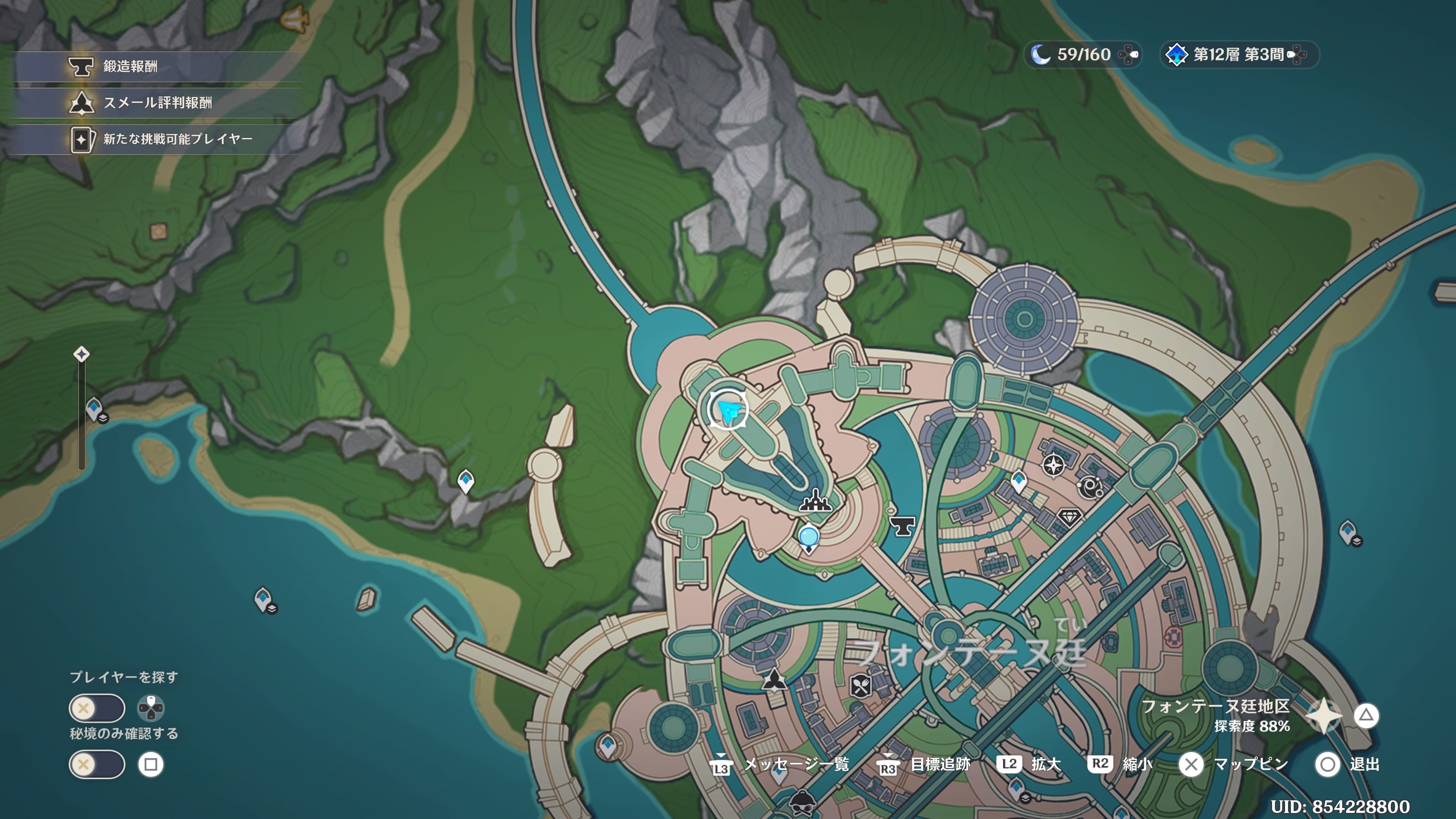The width and height of the screenshot is (1456, 819).
Task: Toggle the 秘境のみ確認する switch
Action: point(97,765)
